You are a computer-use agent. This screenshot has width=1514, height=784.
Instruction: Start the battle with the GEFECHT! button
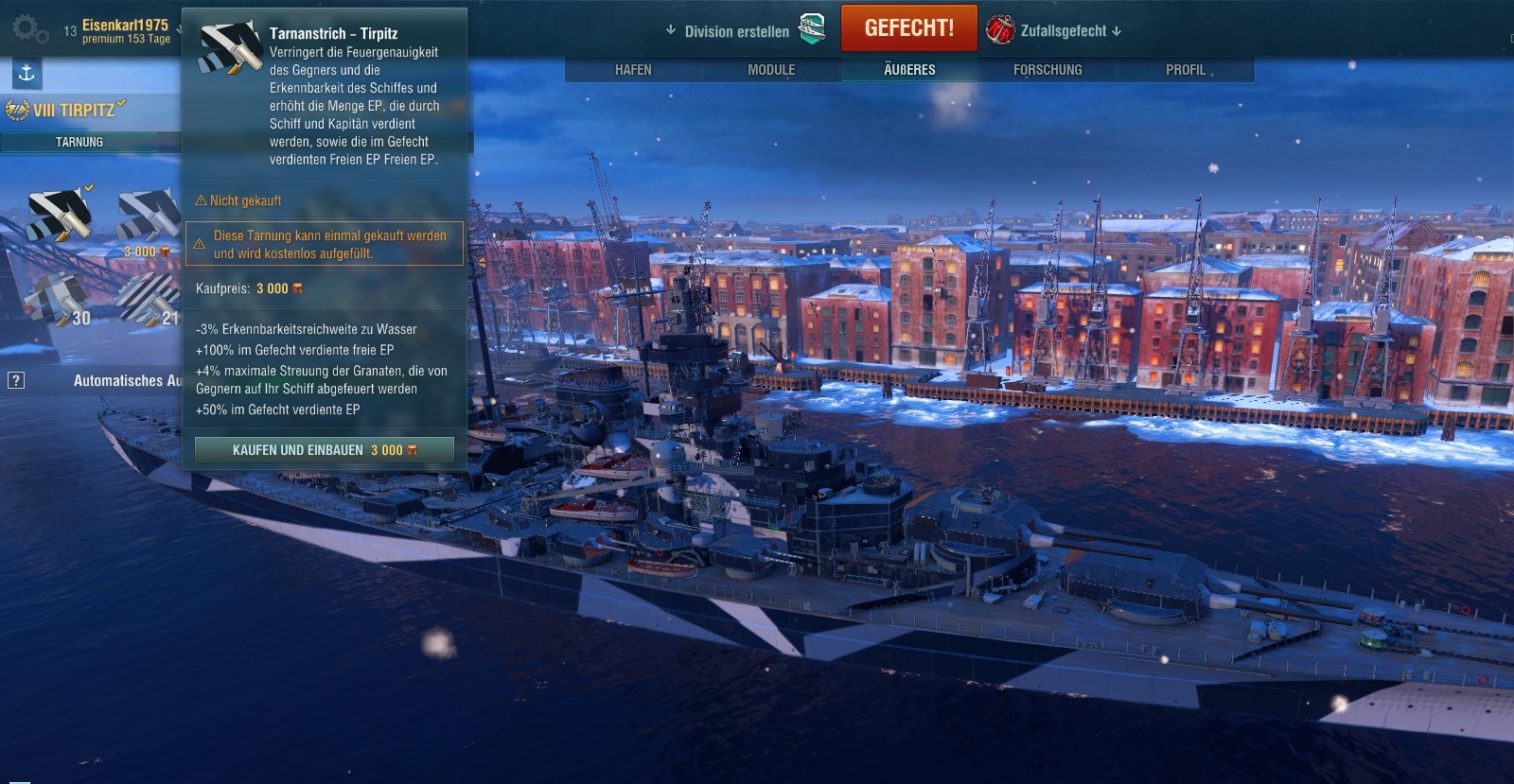point(908,28)
